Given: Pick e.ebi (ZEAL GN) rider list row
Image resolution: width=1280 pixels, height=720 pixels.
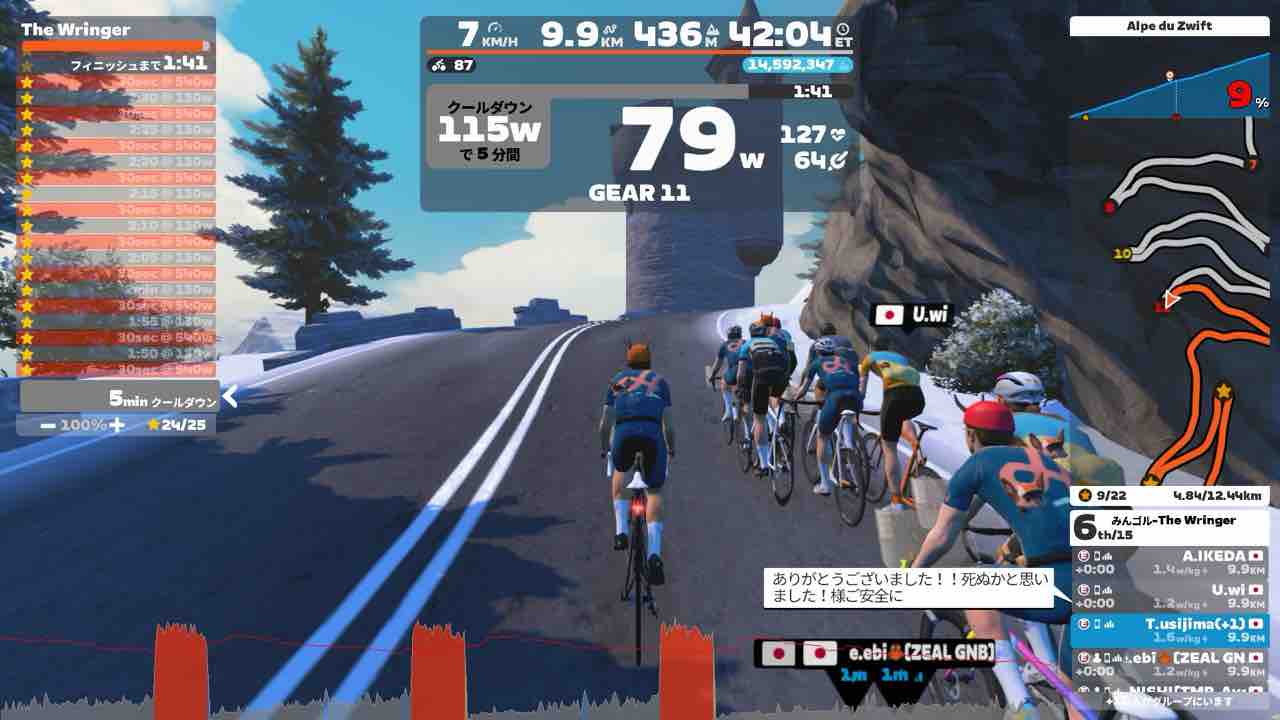Looking at the screenshot, I should coord(1168,664).
